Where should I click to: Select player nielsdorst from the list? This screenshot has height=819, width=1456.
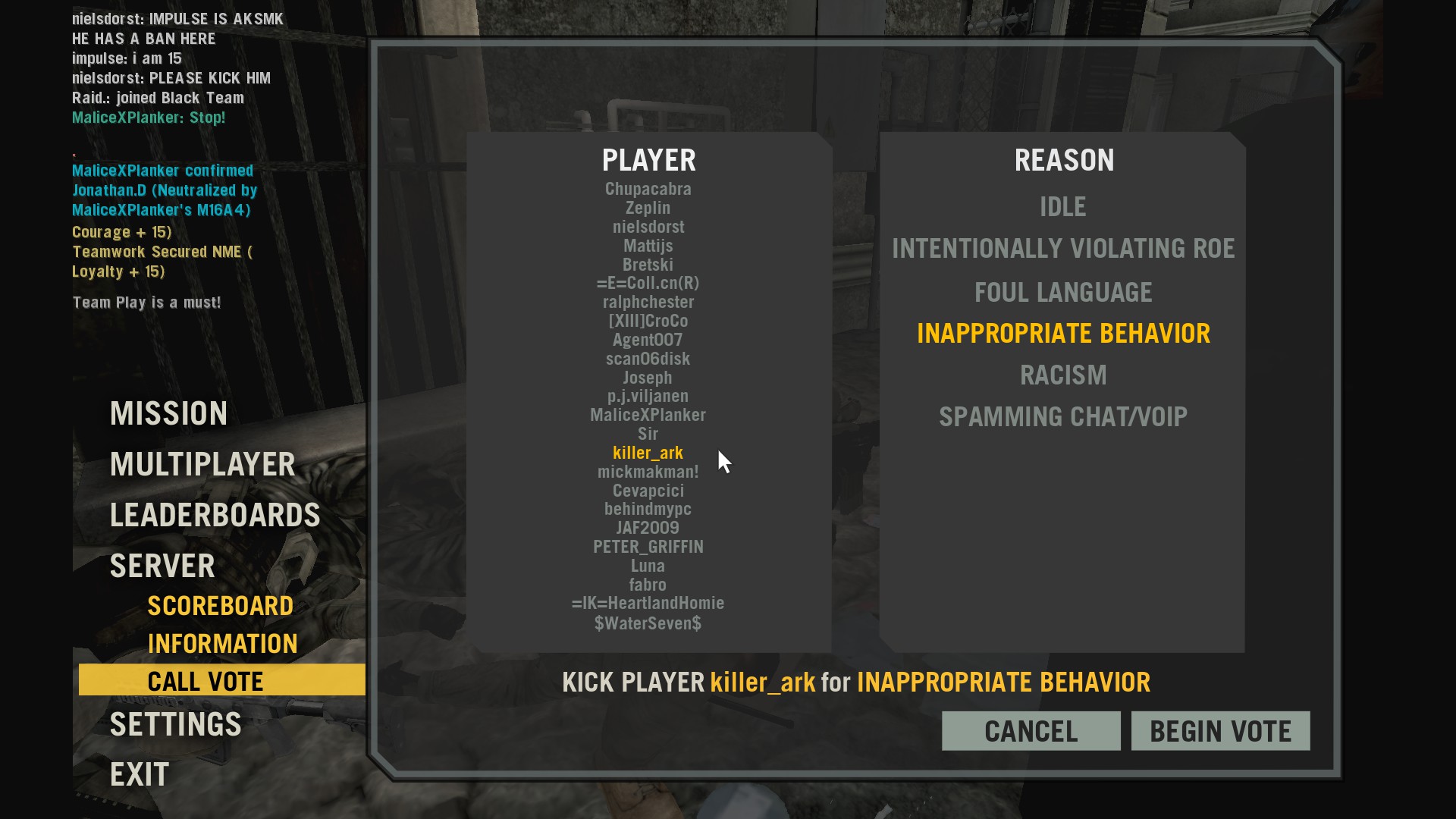[648, 227]
